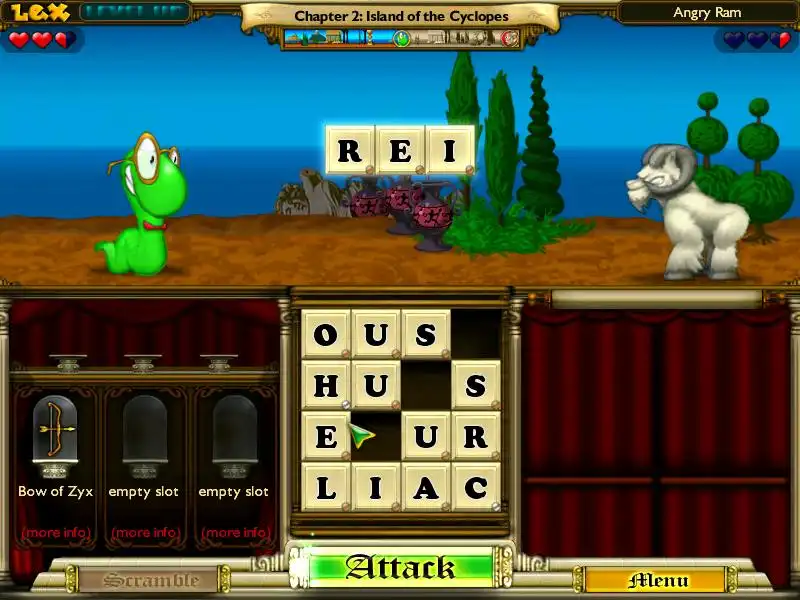Remove the I tile from the spelled word
Viewport: 800px width, 600px height.
[449, 152]
